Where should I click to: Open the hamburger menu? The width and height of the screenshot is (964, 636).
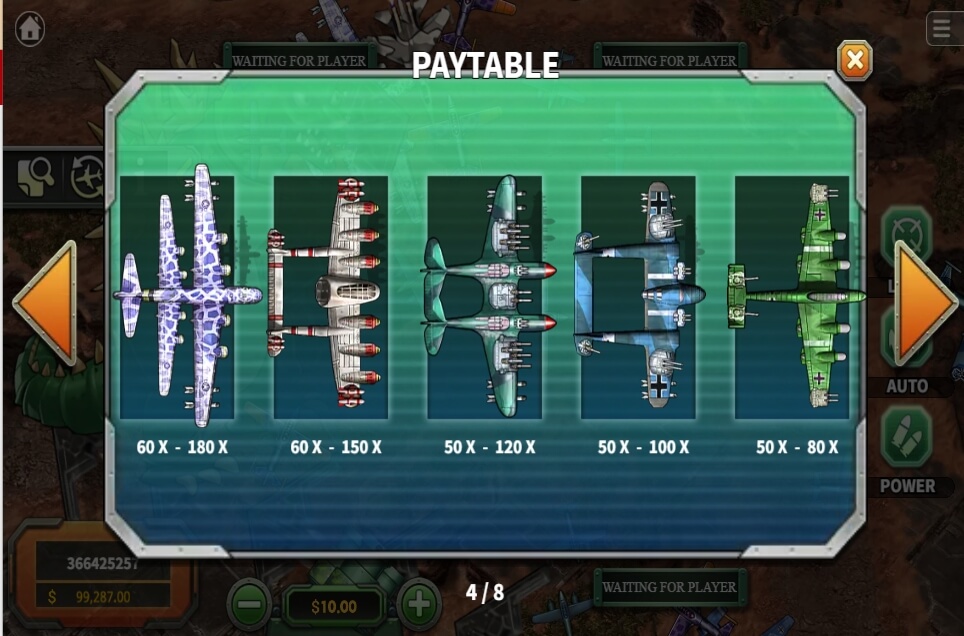coord(943,29)
